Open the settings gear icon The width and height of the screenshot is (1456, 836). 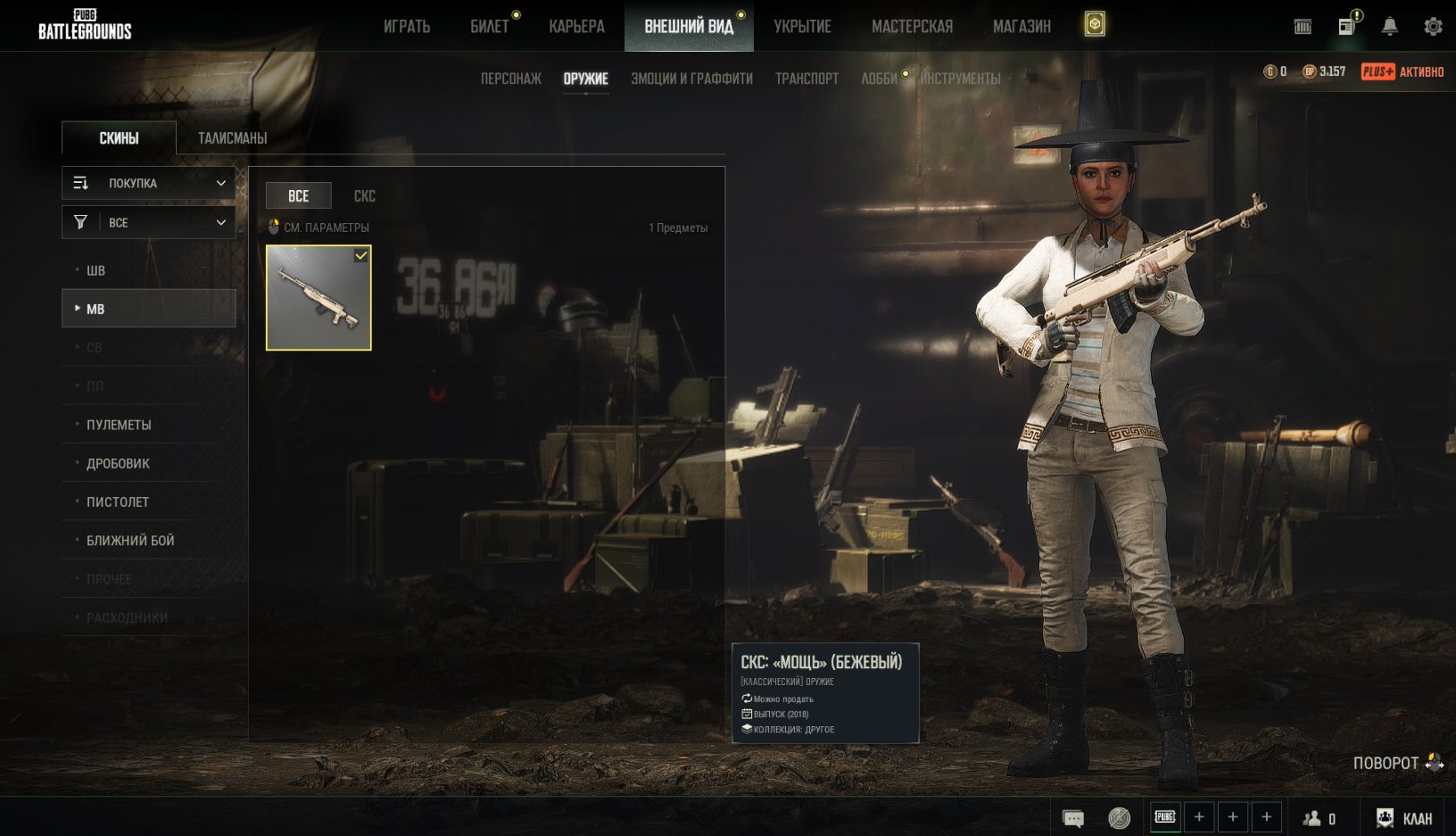coord(1433,27)
